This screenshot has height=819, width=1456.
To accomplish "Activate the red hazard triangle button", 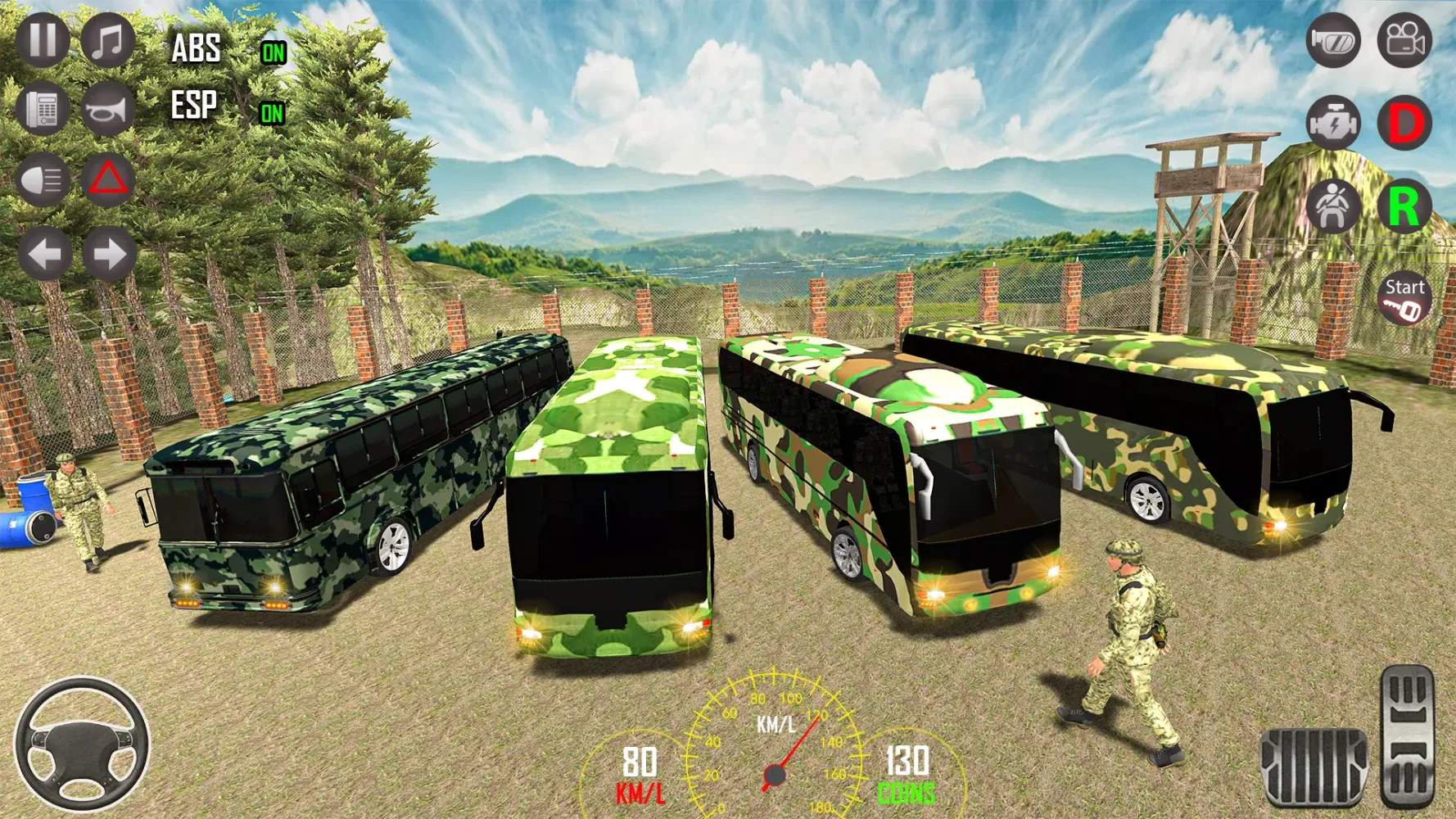I will (108, 179).
